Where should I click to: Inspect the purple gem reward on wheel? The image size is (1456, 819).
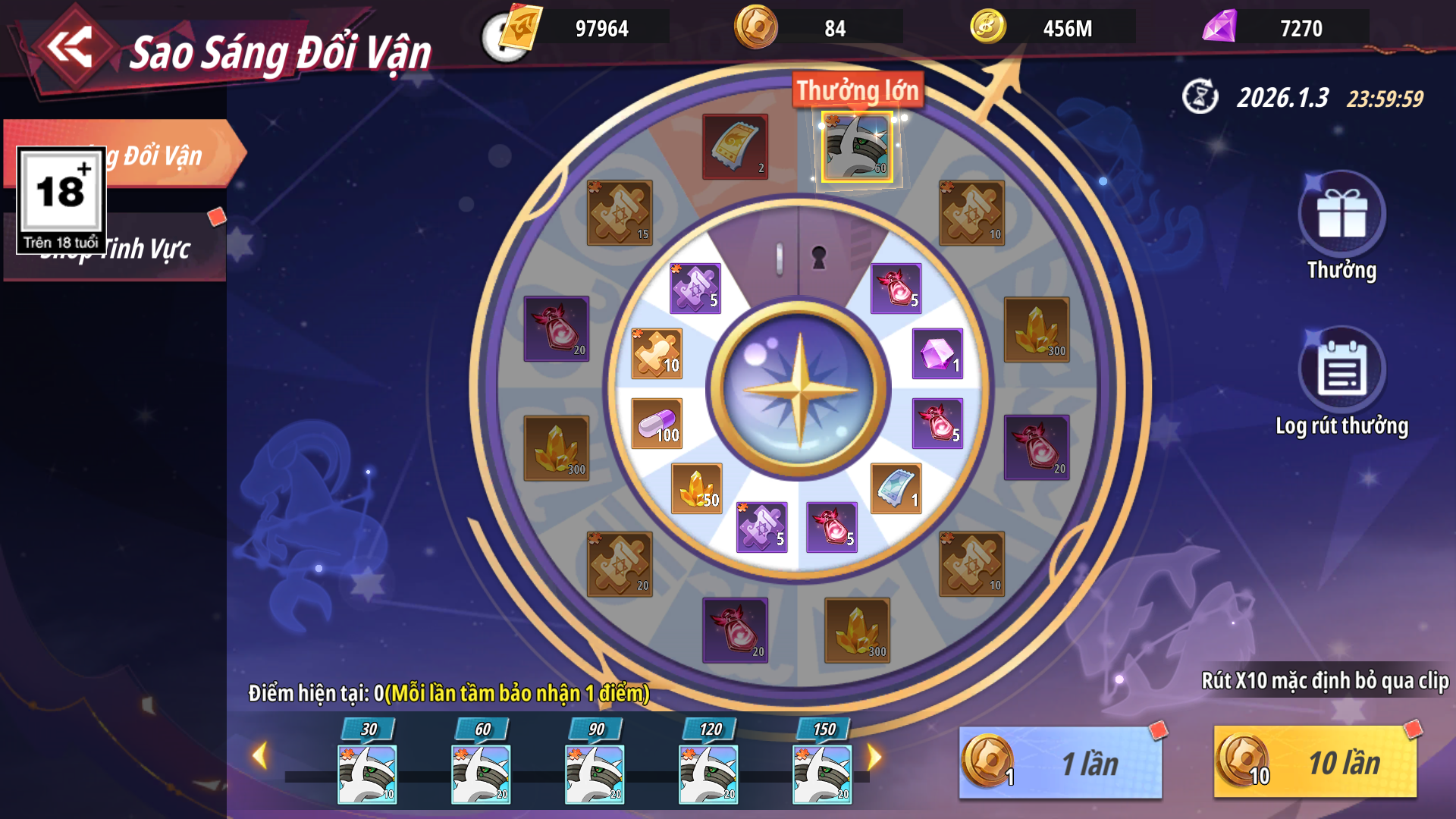click(937, 353)
